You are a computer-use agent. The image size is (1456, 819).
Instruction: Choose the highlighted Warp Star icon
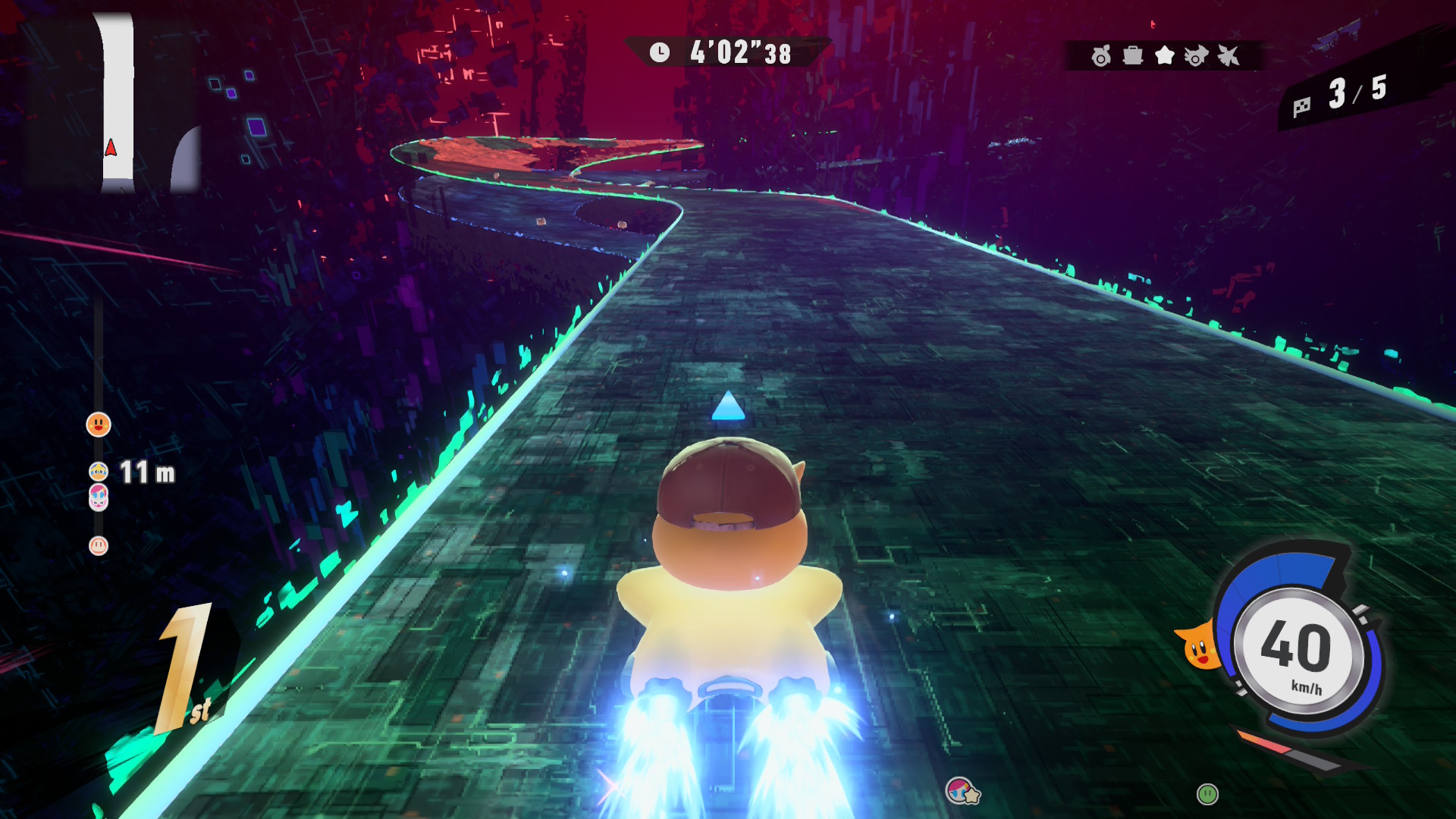[x=1165, y=55]
